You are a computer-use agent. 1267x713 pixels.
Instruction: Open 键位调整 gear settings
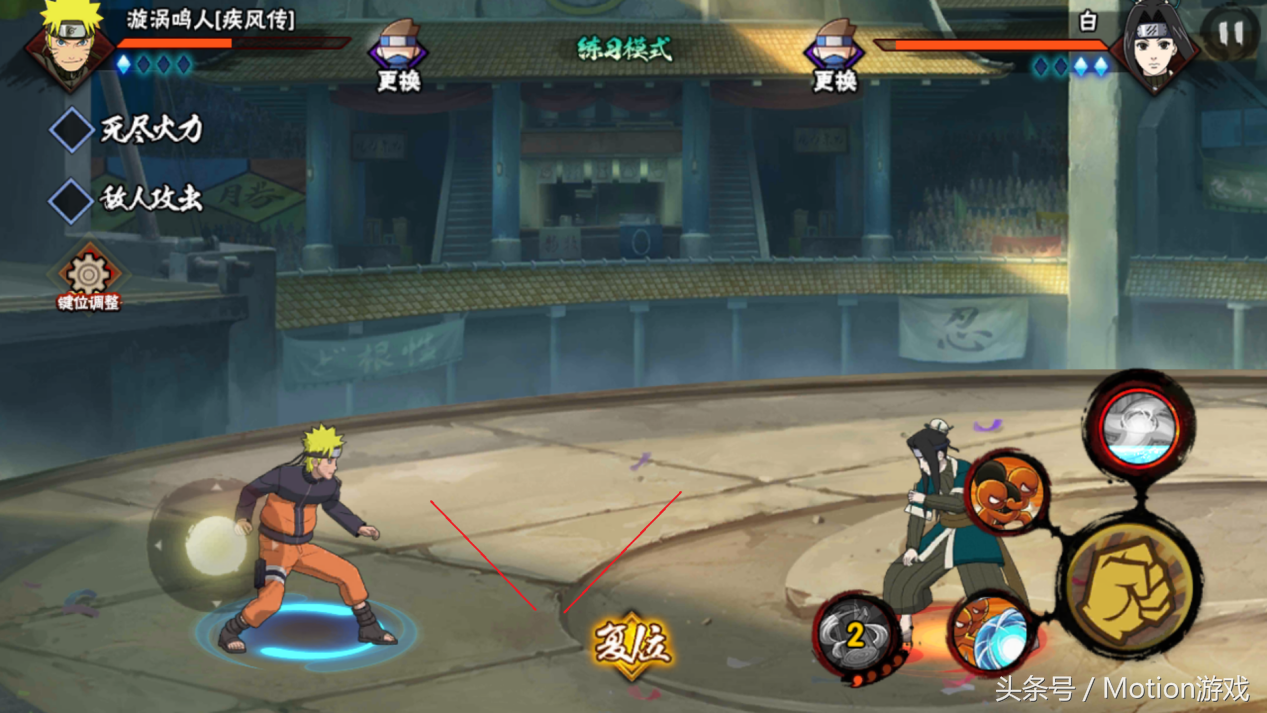[88, 276]
